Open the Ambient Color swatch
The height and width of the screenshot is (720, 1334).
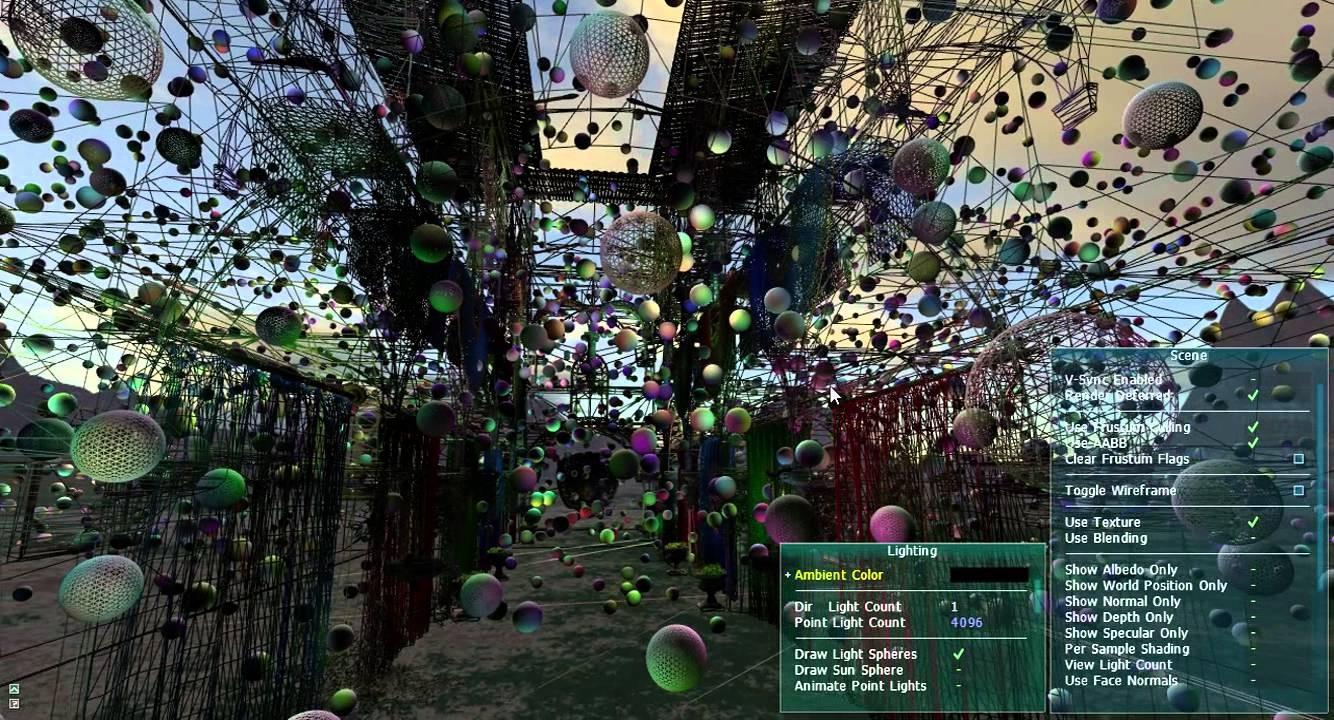click(x=988, y=575)
